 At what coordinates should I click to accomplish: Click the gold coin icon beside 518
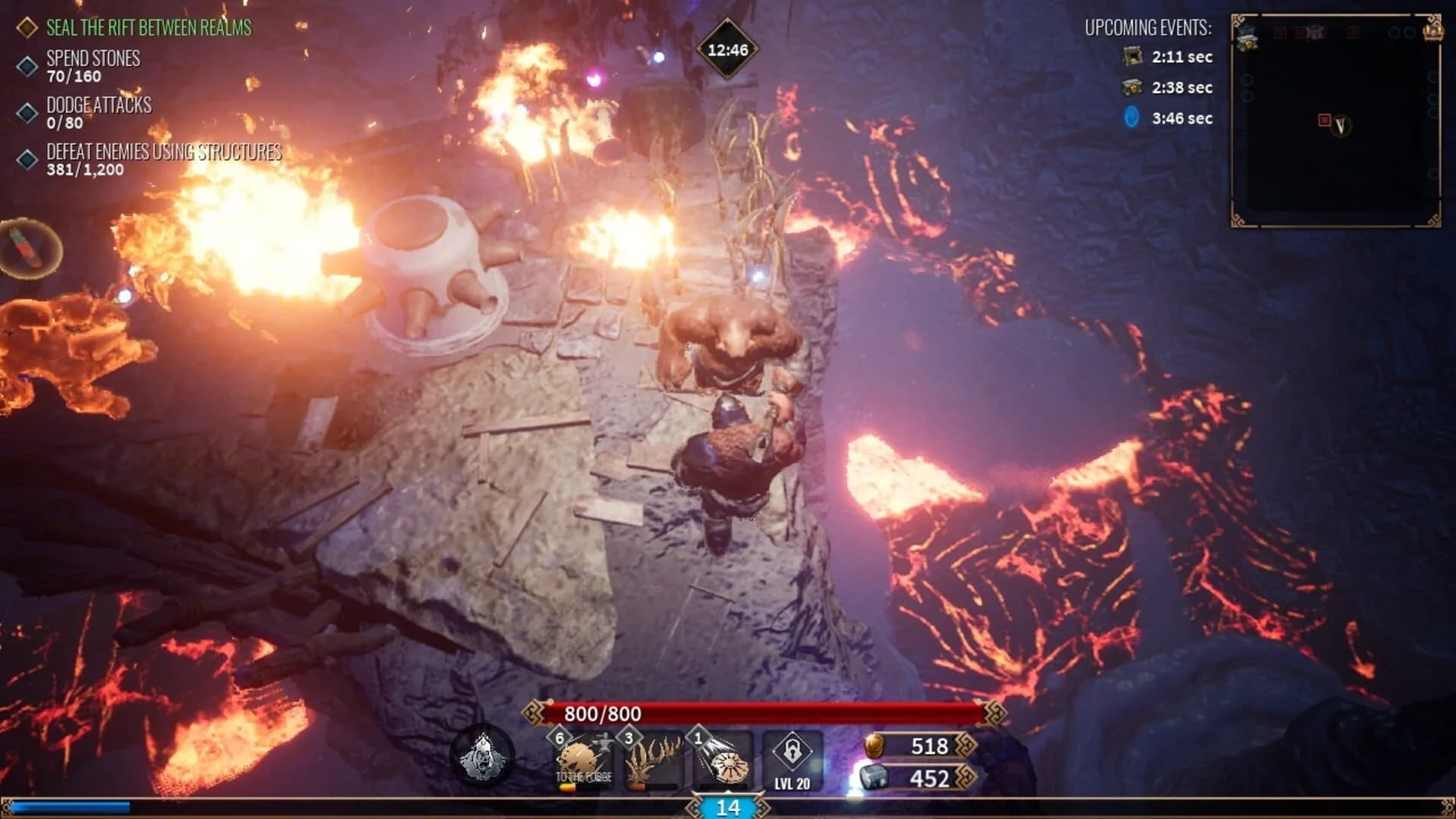click(x=874, y=747)
